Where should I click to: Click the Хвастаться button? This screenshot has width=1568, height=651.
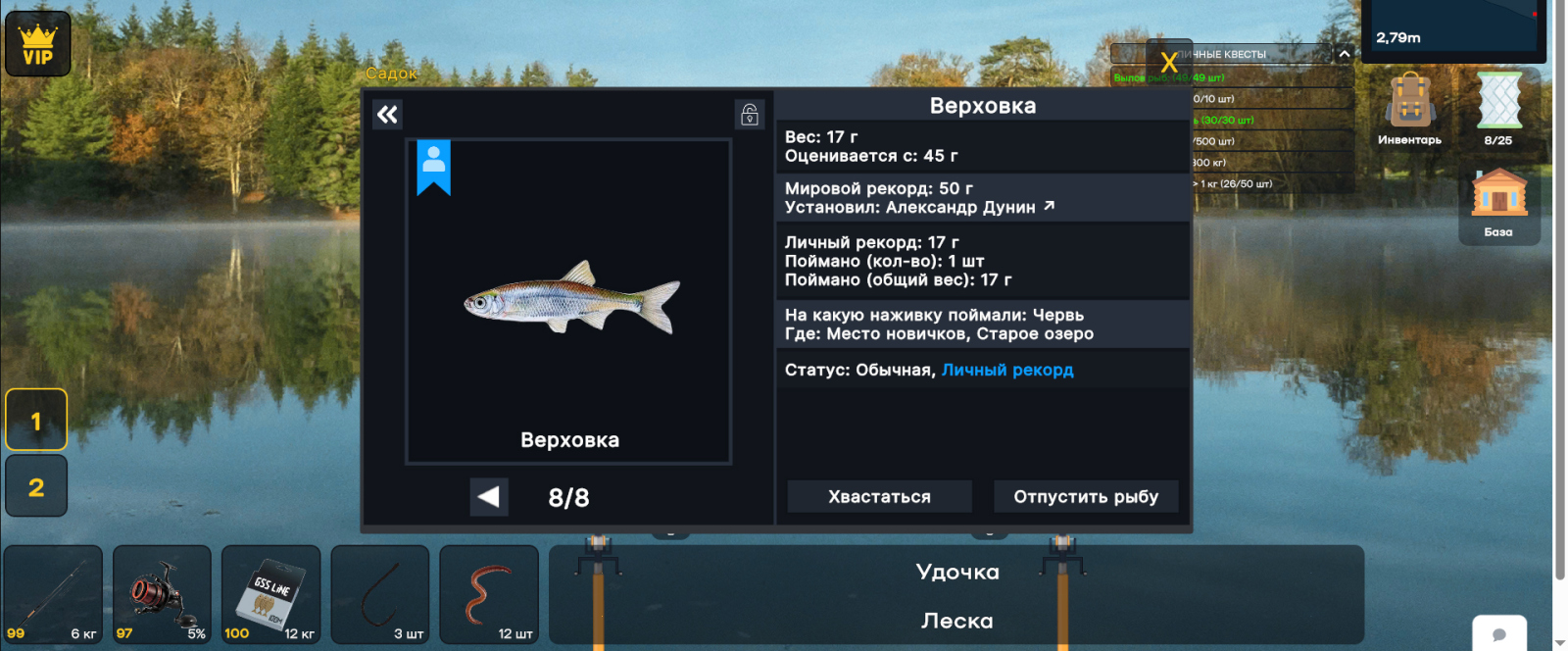(879, 497)
